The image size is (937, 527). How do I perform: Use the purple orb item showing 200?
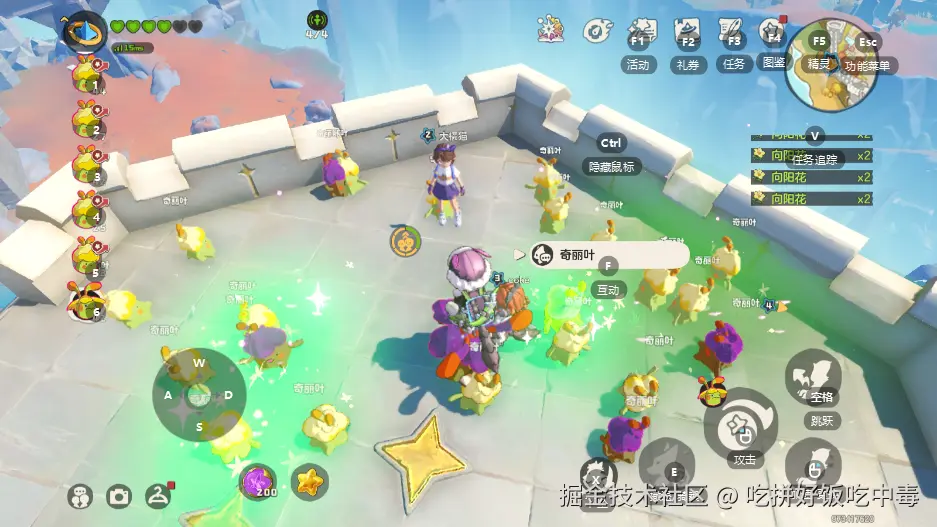click(260, 481)
